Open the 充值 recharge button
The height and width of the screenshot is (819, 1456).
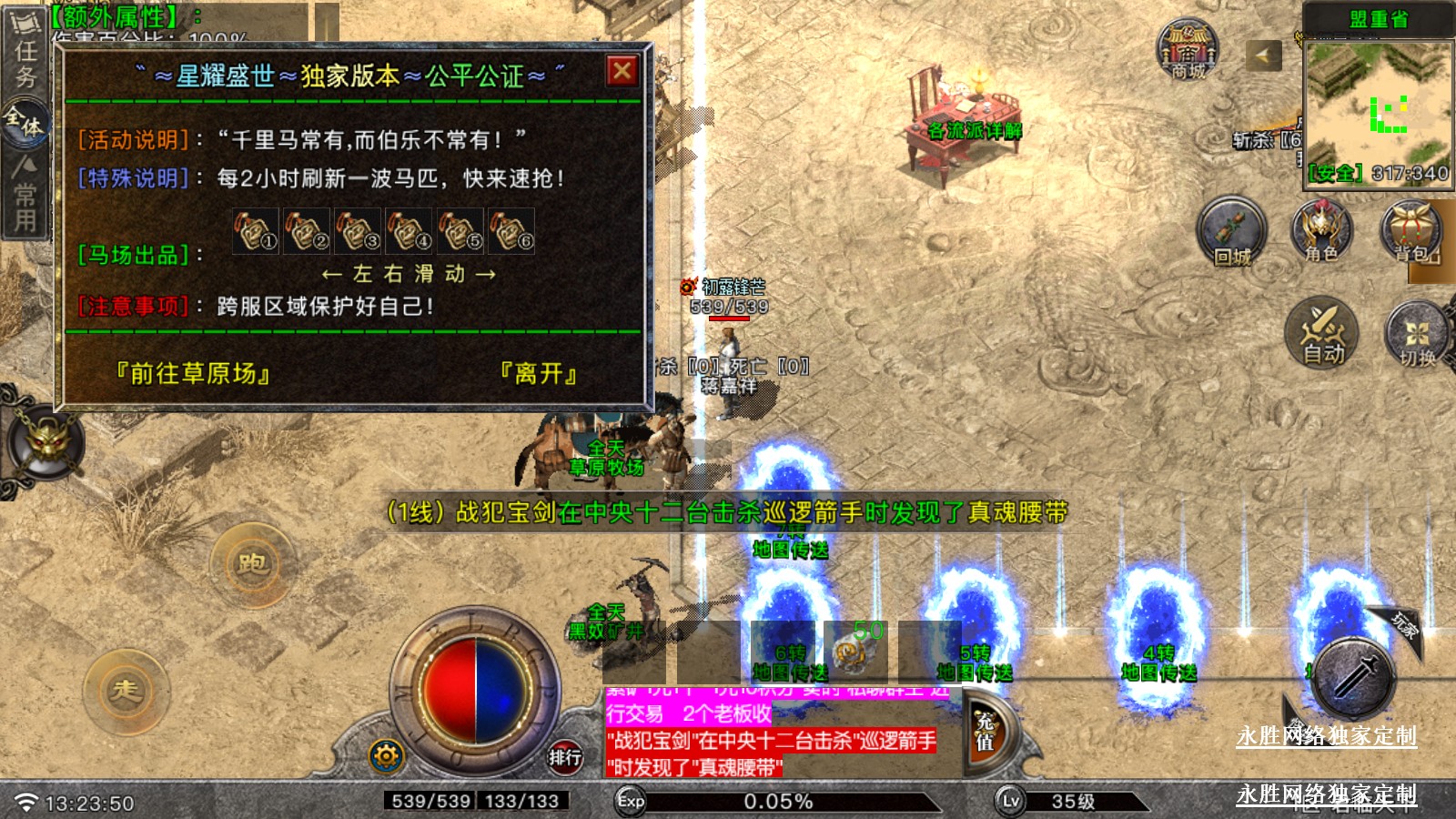[x=986, y=733]
